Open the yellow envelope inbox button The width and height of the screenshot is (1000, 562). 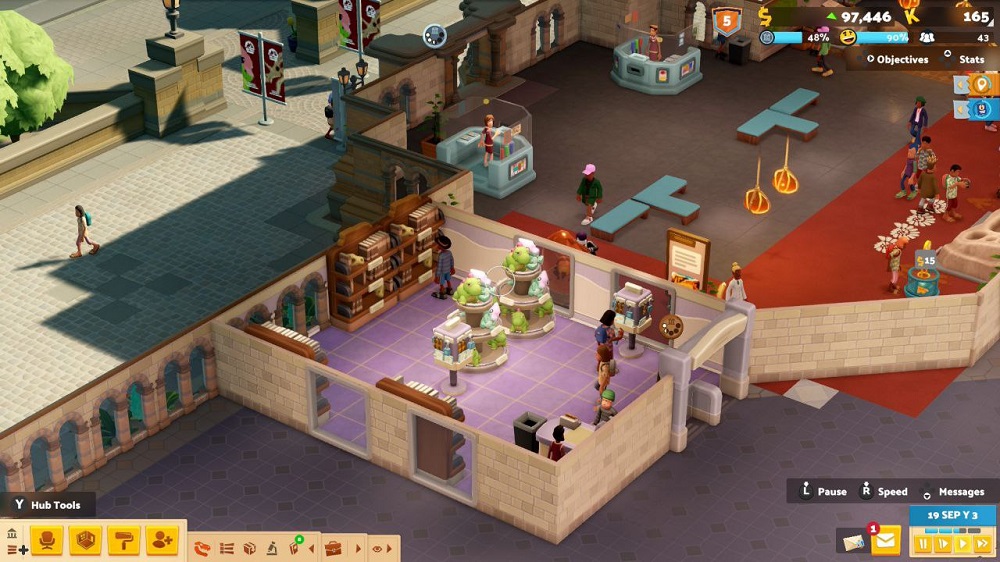(x=886, y=541)
